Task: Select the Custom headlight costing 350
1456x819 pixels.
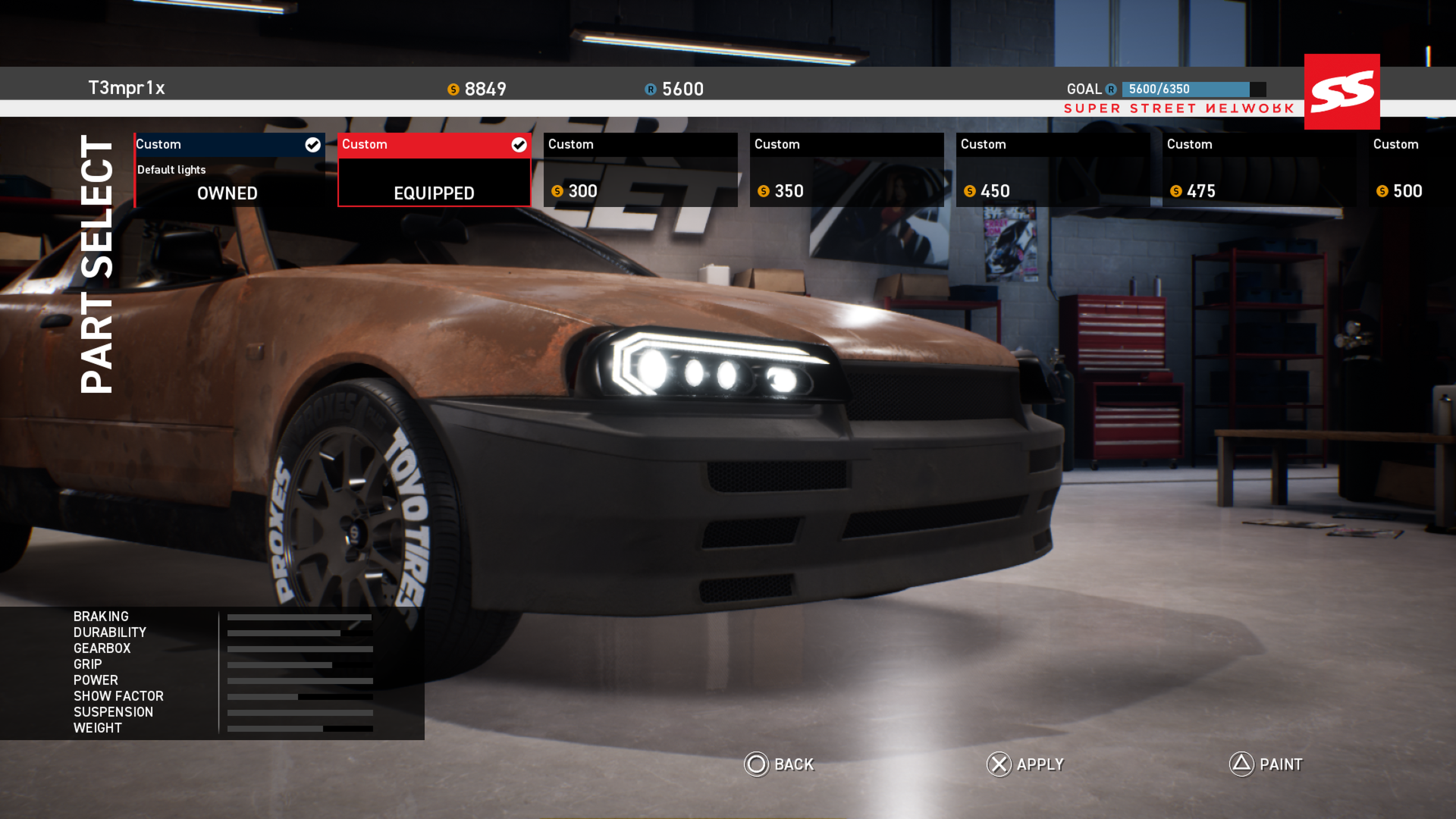Action: (x=846, y=168)
